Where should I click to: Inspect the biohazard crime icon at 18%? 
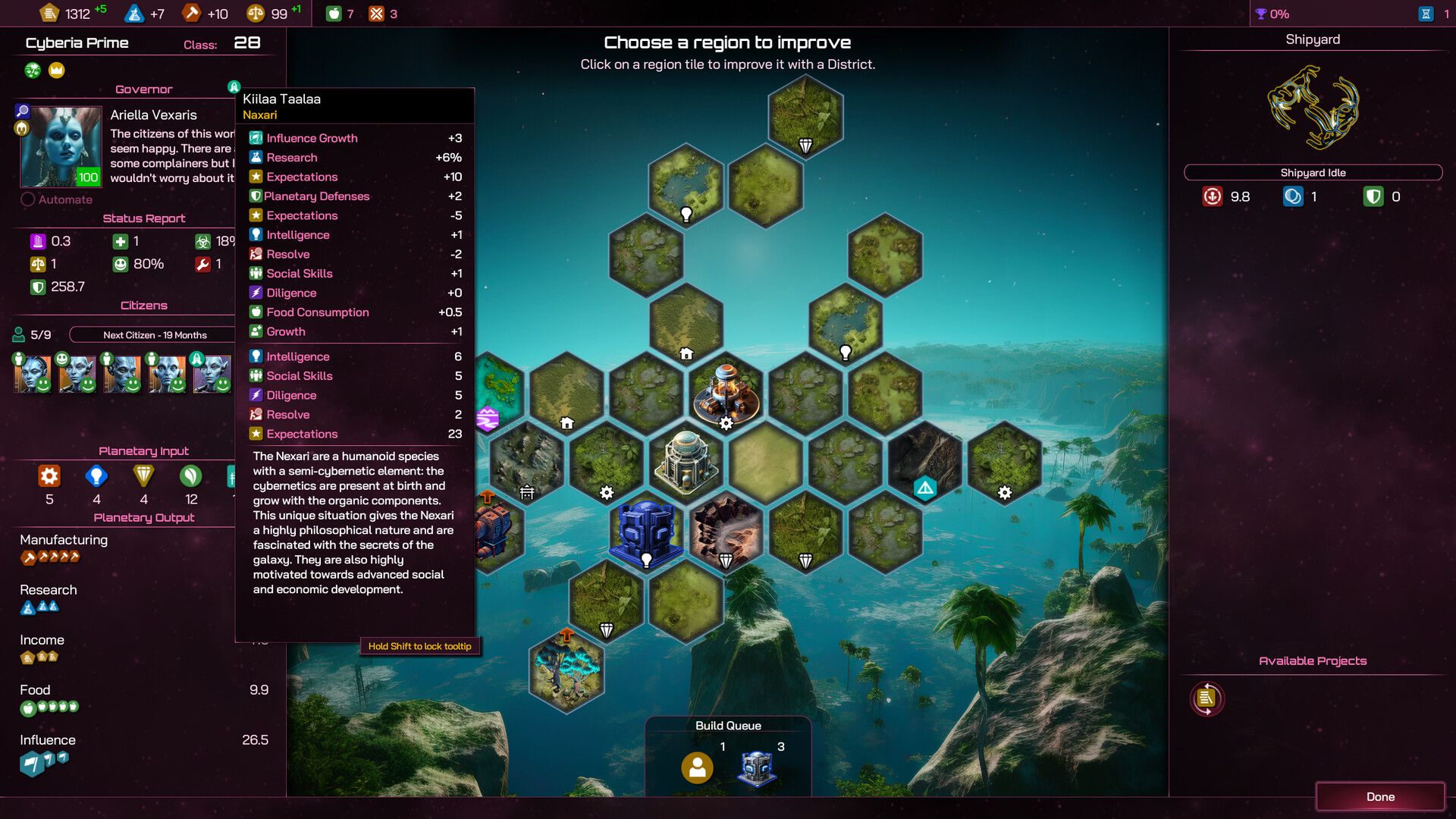202,241
